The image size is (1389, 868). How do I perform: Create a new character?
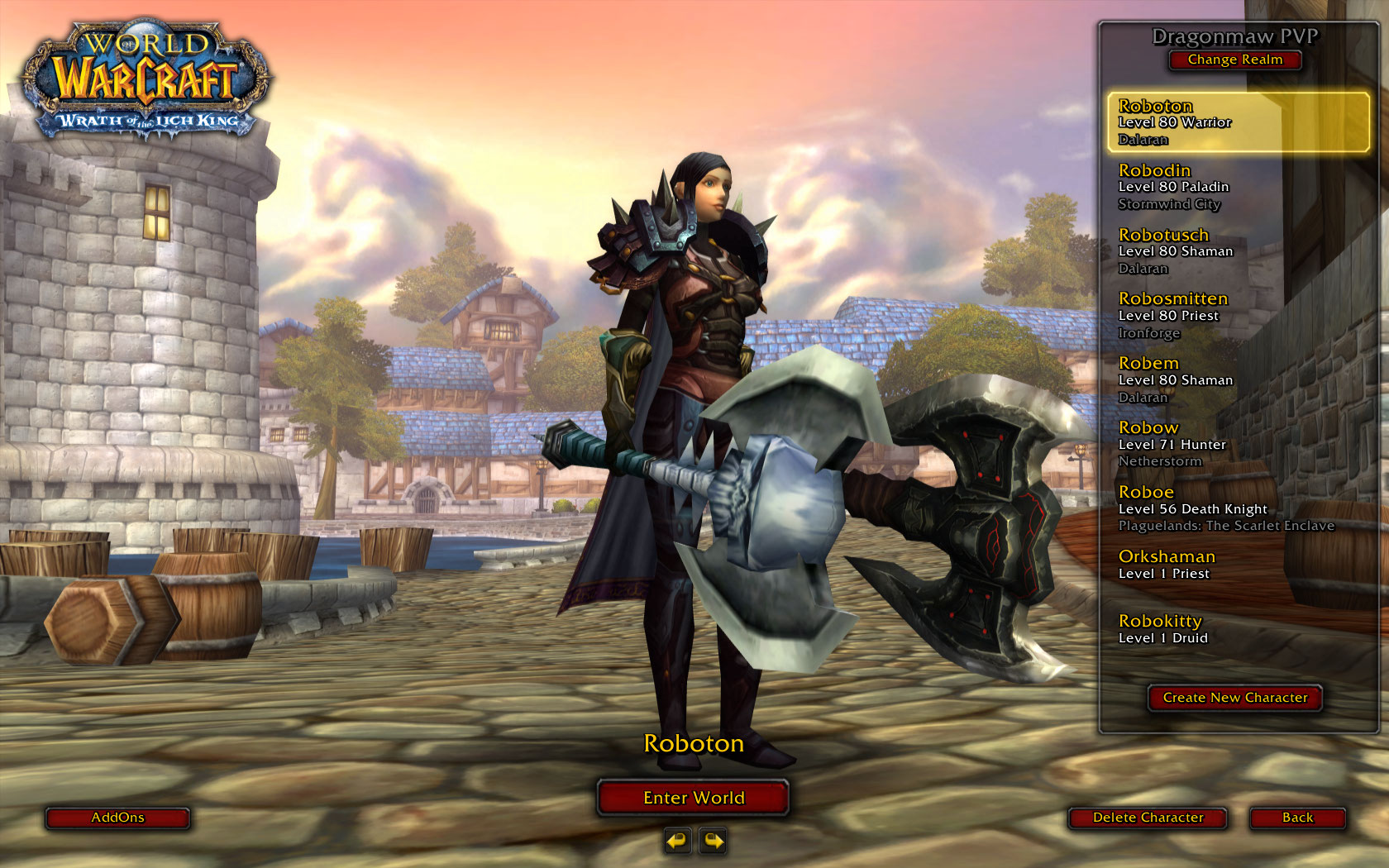1234,698
